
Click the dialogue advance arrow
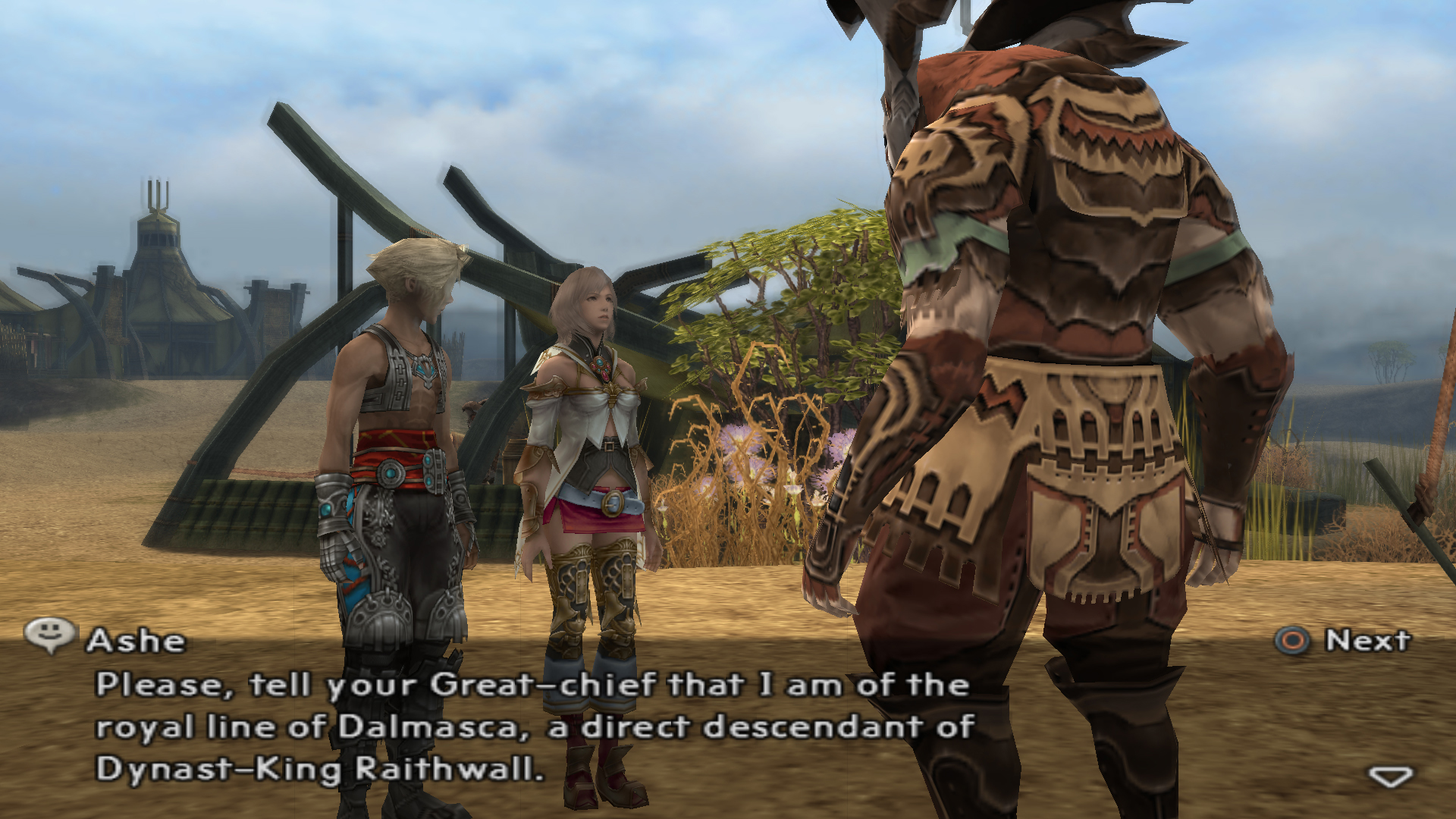click(x=1390, y=777)
